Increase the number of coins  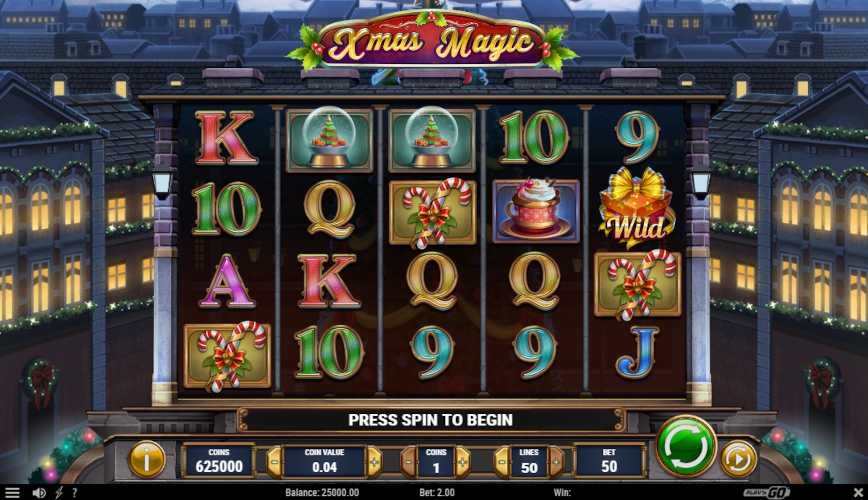464,460
